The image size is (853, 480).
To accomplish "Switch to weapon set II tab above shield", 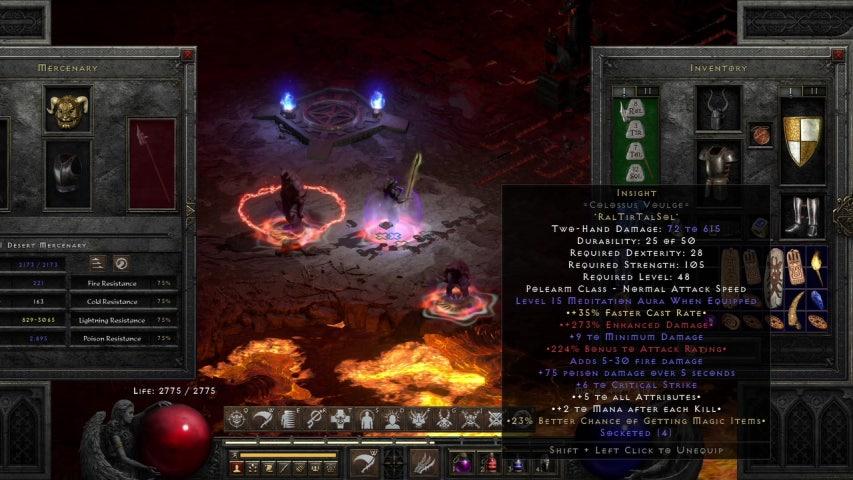I will pos(814,91).
